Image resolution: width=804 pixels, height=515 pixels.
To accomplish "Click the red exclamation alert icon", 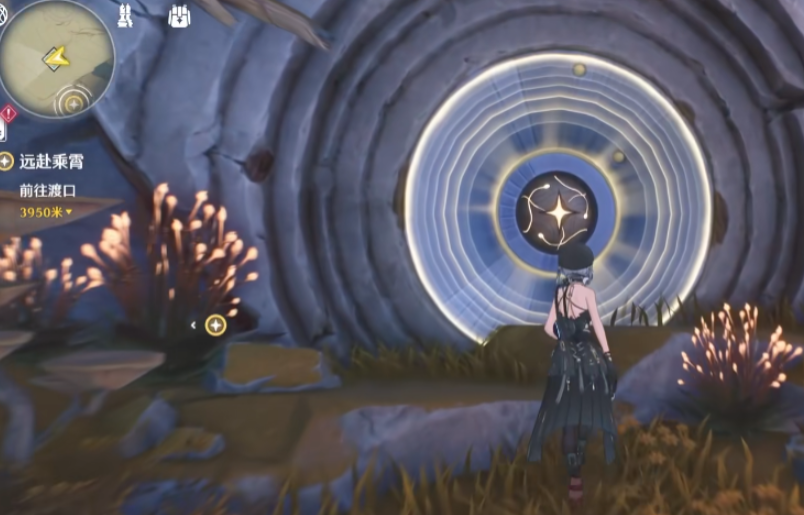I will (6, 113).
